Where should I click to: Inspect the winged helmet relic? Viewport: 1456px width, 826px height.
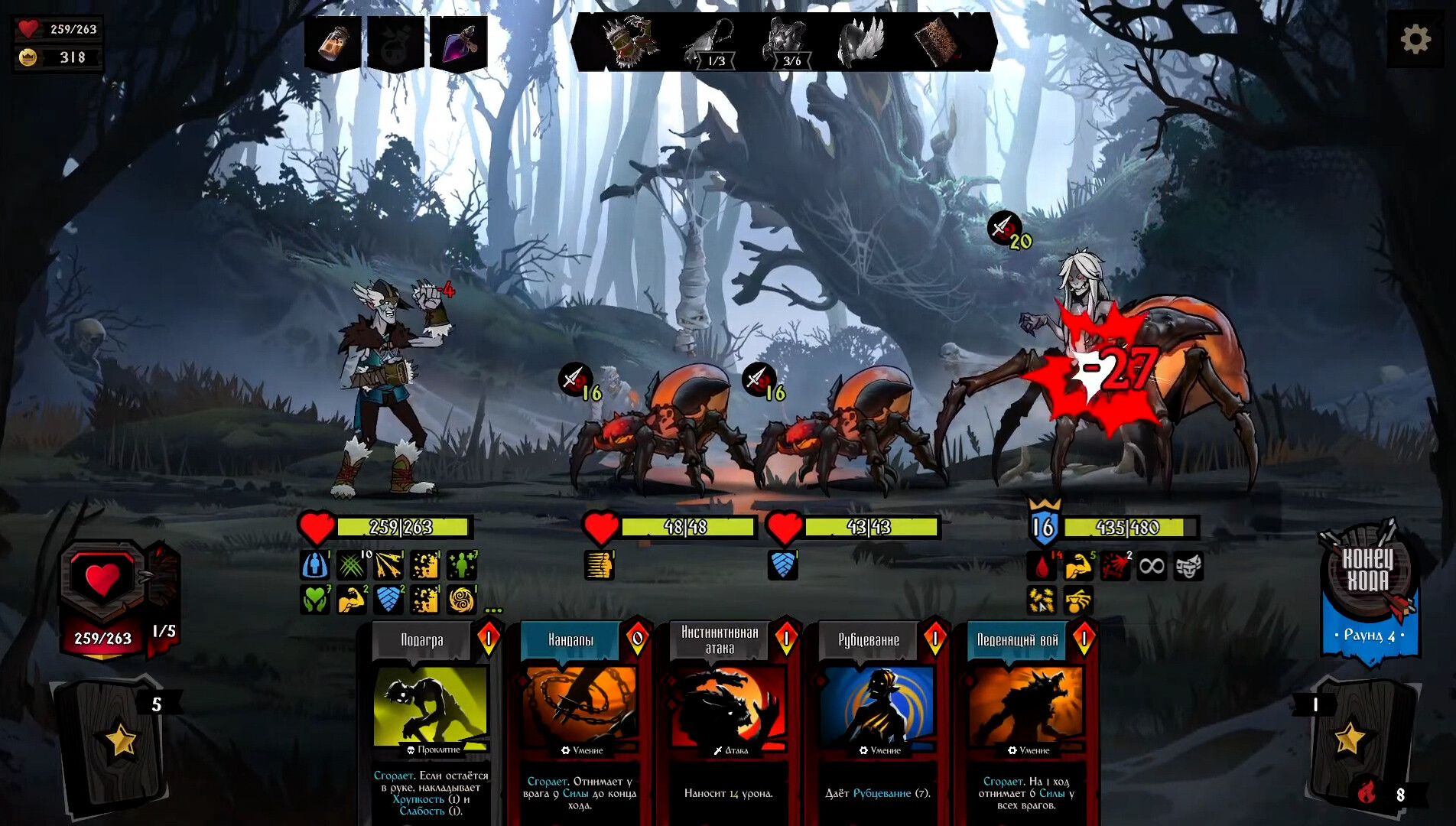point(863,41)
